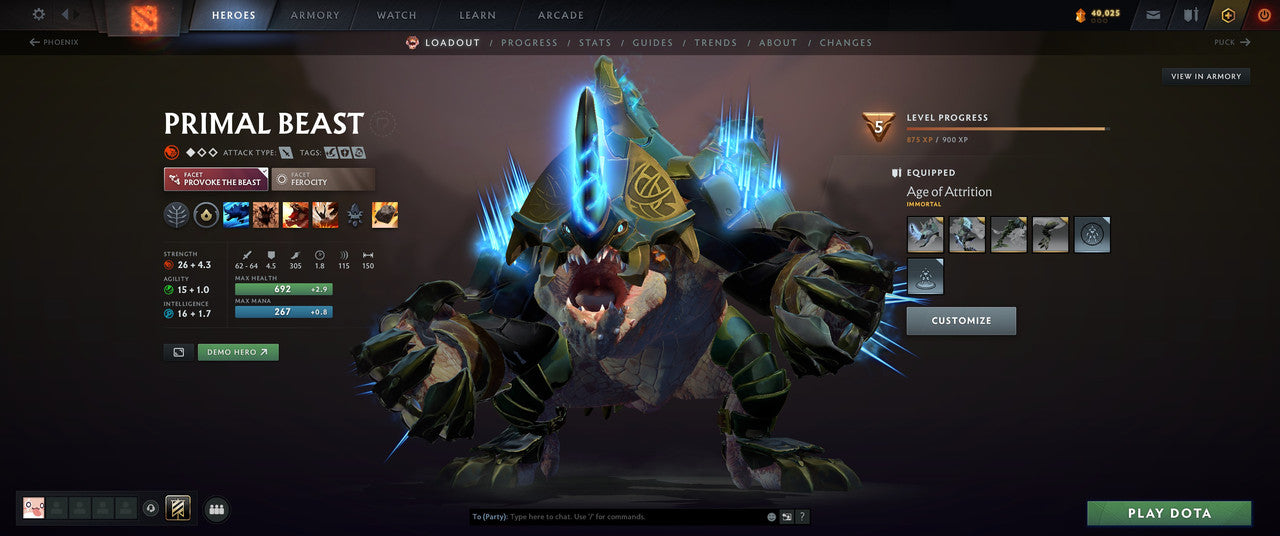Go to the Learn tab
This screenshot has height=536, width=1280.
pos(477,15)
